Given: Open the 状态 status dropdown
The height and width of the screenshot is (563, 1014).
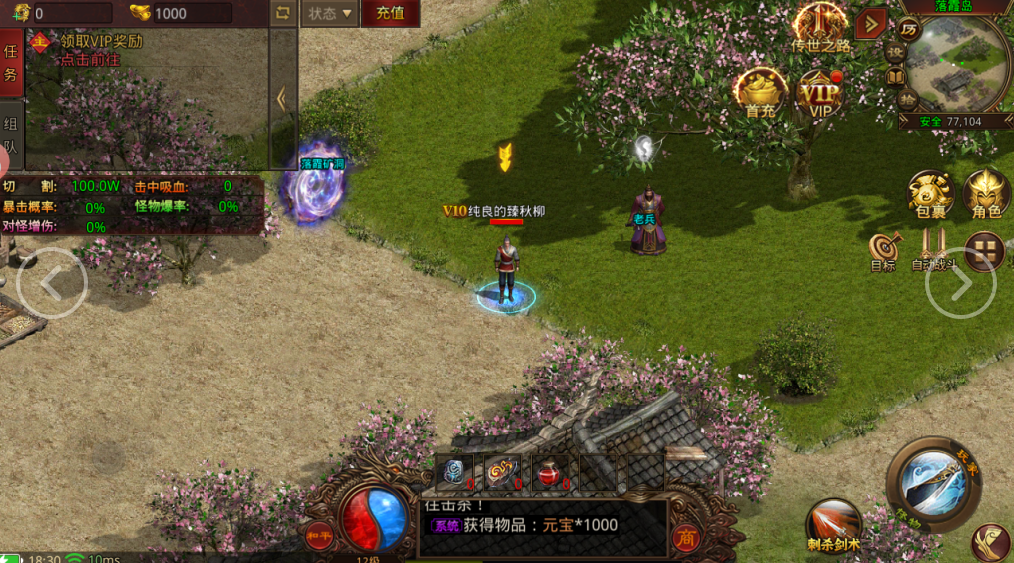Looking at the screenshot, I should pyautogui.click(x=330, y=14).
